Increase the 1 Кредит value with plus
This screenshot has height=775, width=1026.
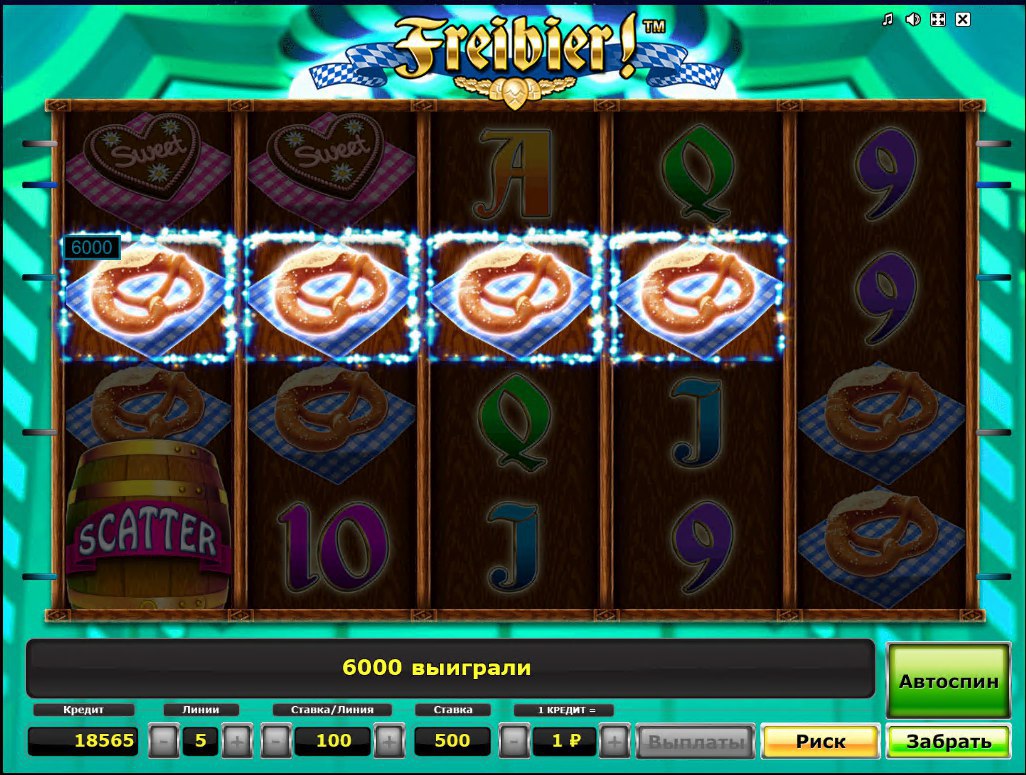(615, 742)
